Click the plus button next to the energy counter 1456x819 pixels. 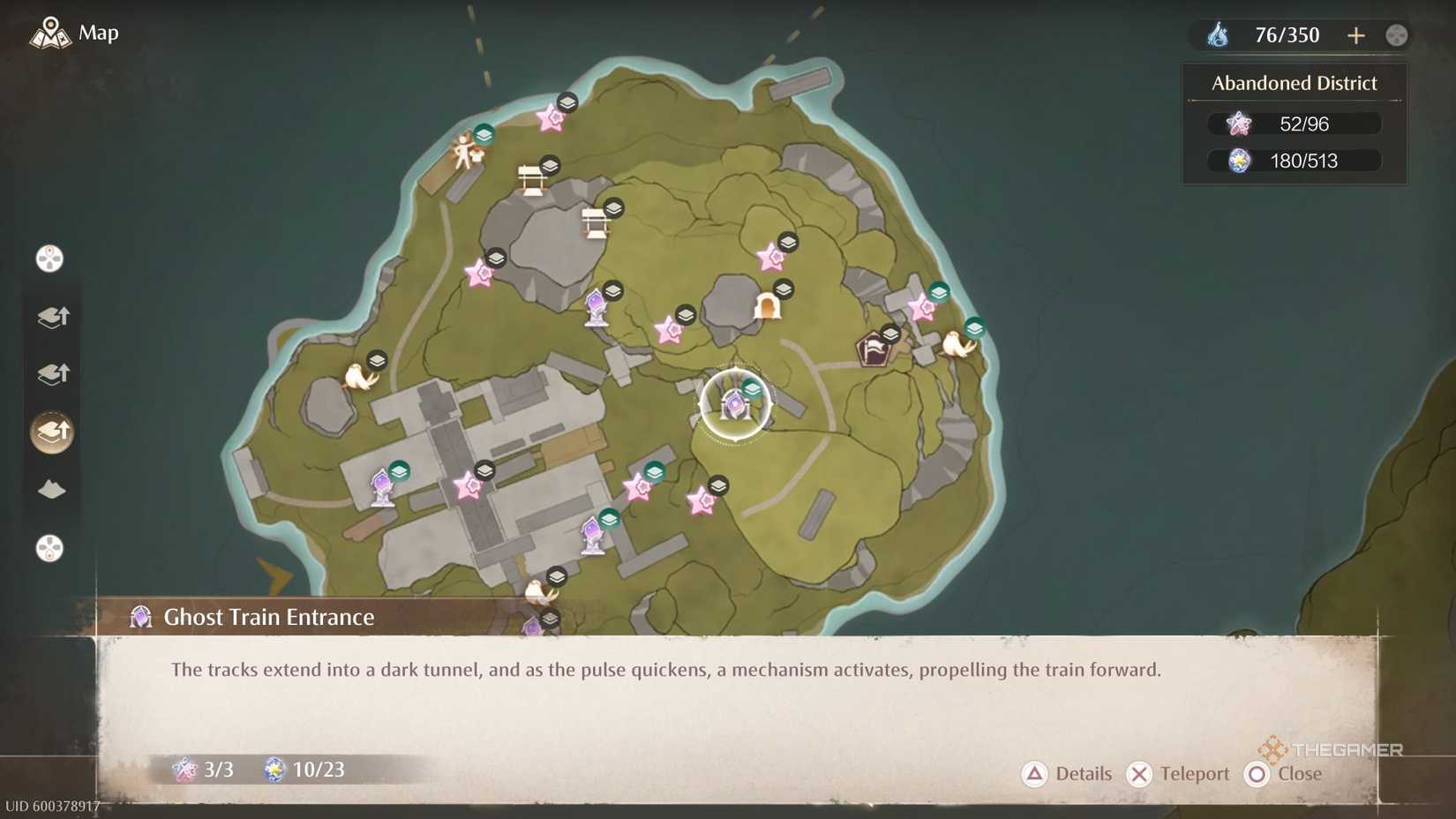click(1356, 34)
